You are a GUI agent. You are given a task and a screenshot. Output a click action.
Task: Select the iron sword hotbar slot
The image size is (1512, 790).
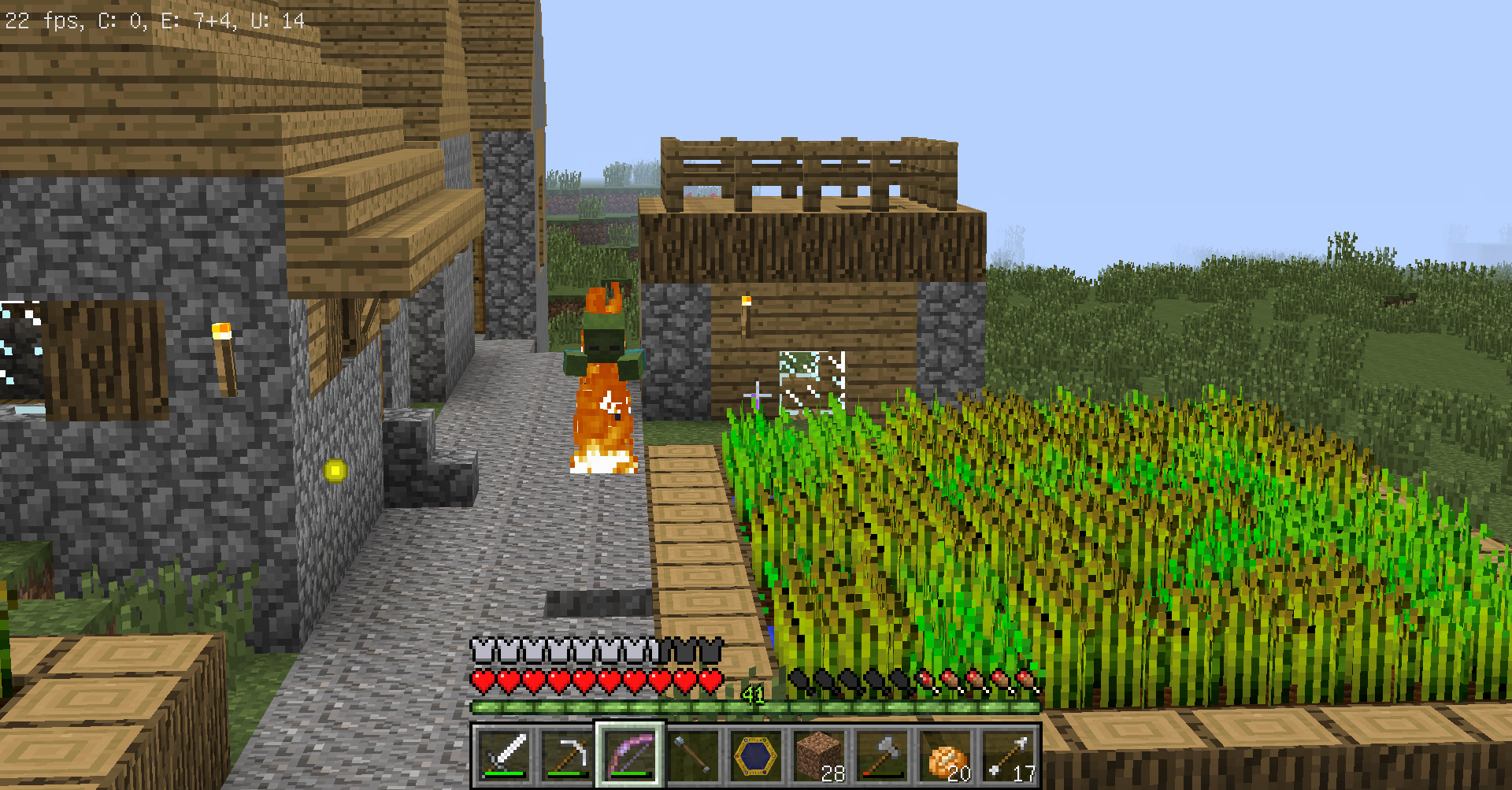click(504, 755)
